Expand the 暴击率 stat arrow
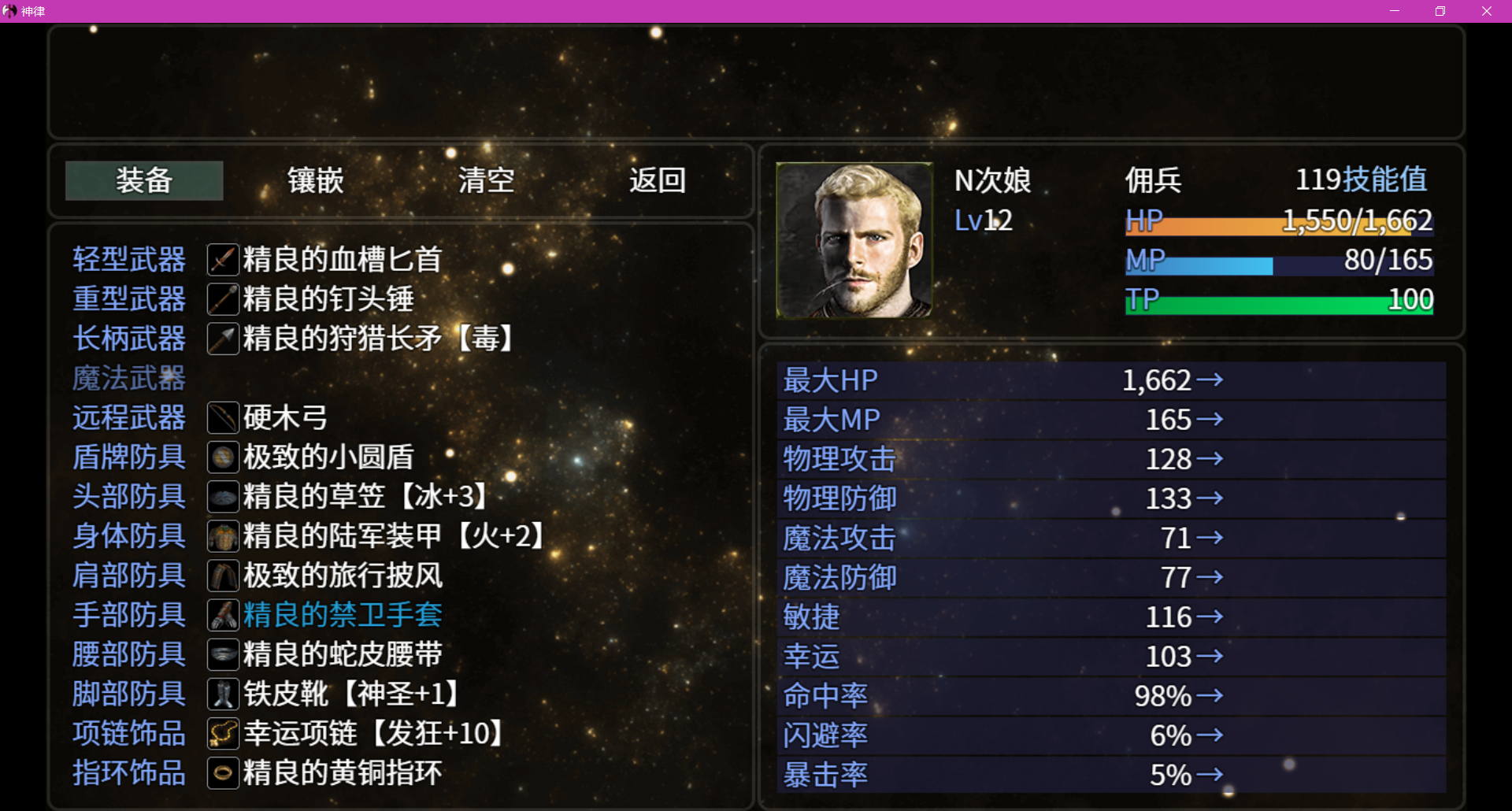The image size is (1512, 811). click(x=1213, y=775)
